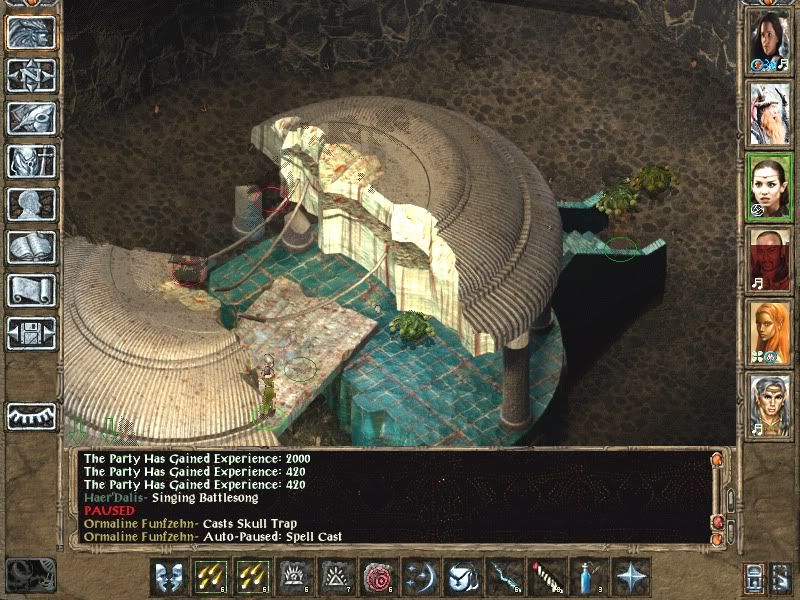
Task: Open the options floppy disk button
Action: tap(31, 333)
